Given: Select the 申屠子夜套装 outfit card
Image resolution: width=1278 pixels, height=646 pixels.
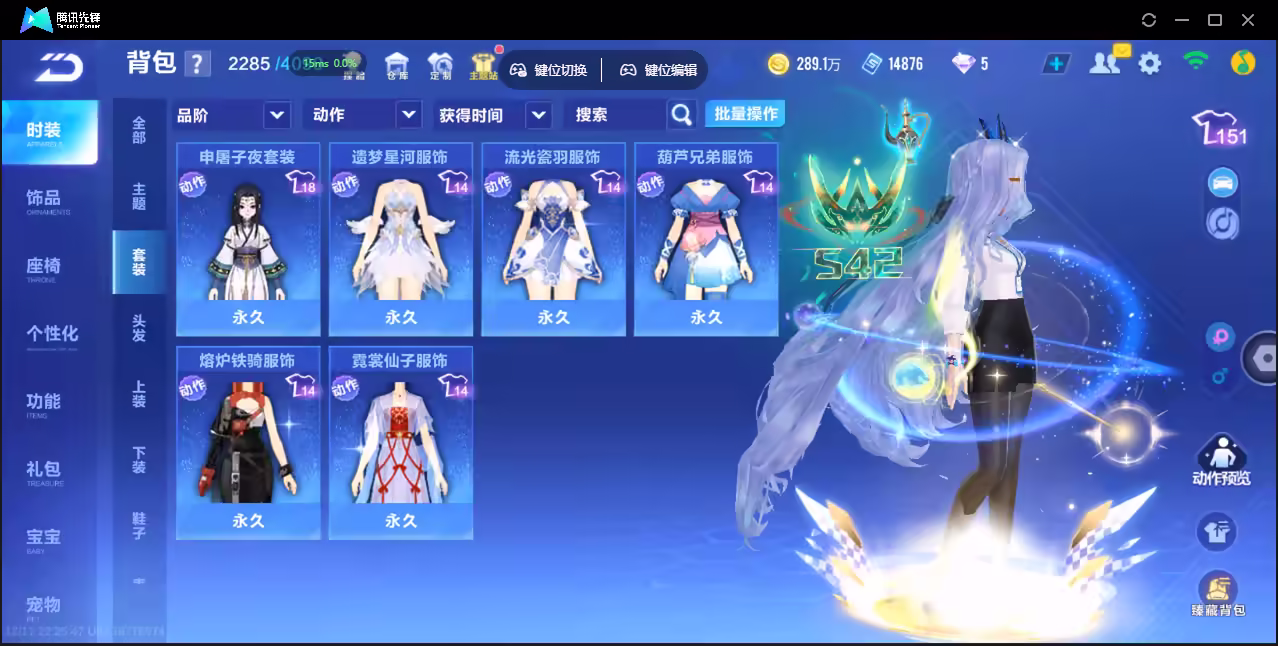Looking at the screenshot, I should (x=248, y=238).
